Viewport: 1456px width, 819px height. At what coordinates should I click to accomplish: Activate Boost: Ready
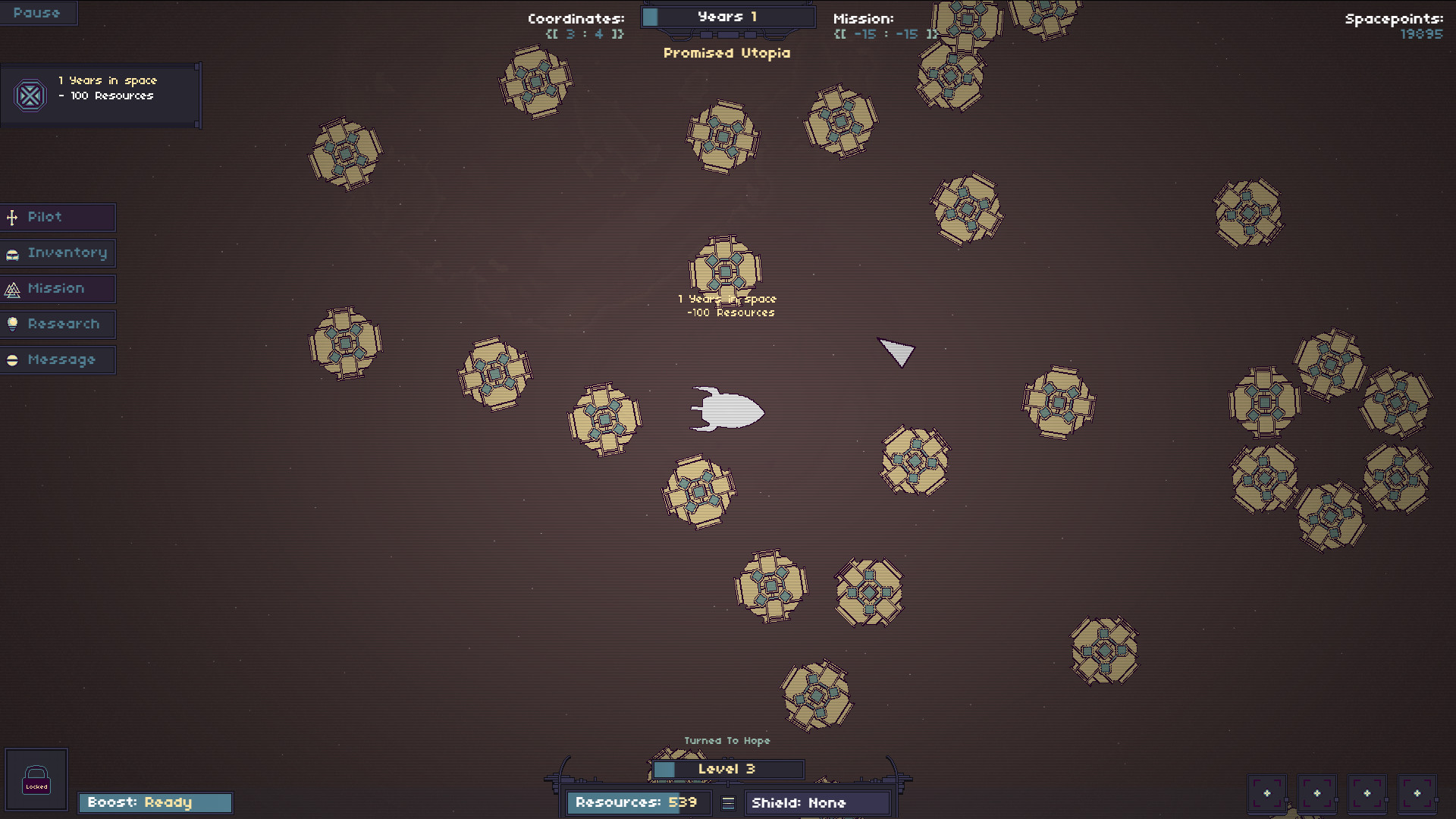(x=155, y=802)
